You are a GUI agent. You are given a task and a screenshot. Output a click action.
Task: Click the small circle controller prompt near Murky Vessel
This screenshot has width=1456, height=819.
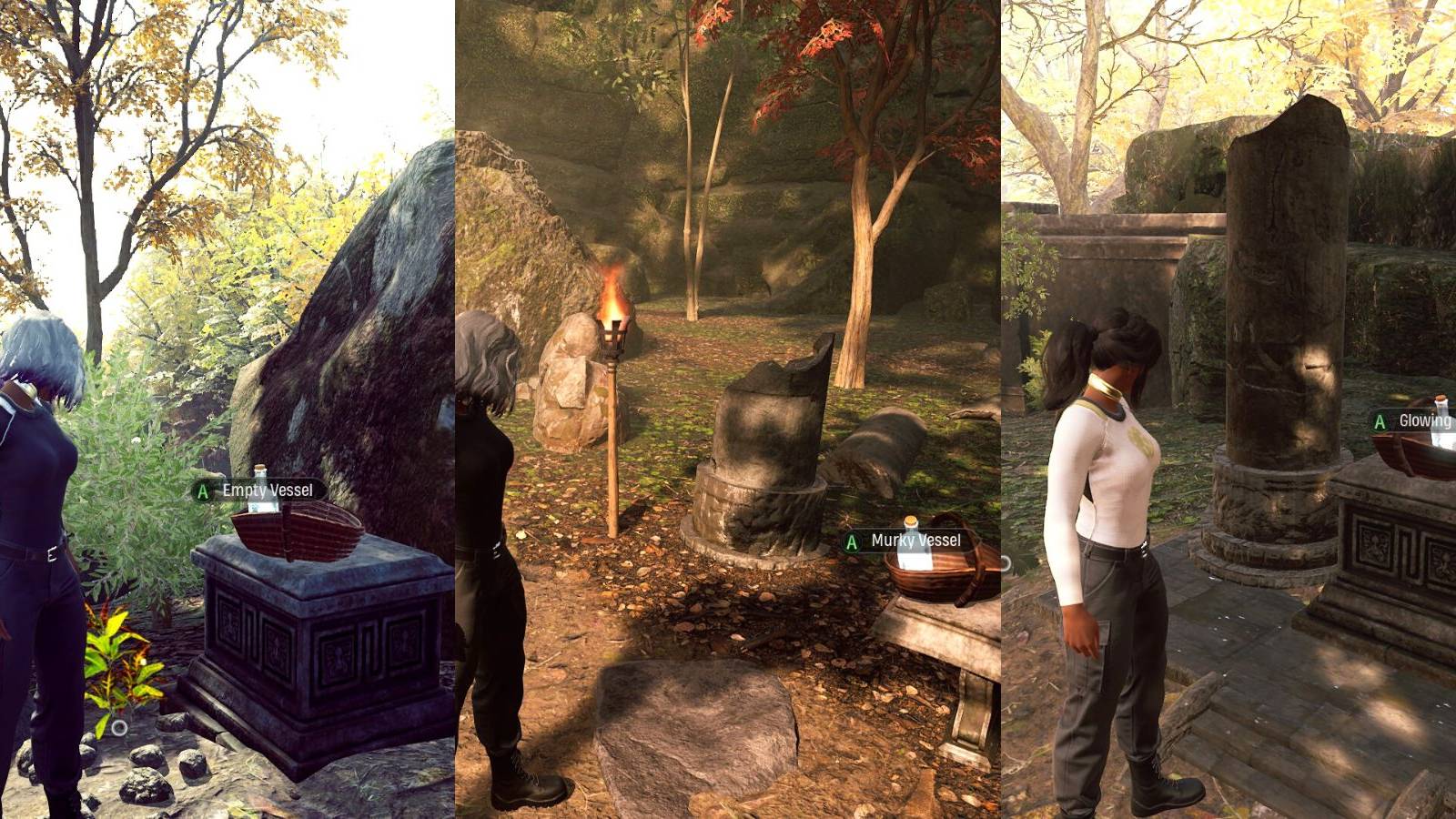coord(1006,562)
